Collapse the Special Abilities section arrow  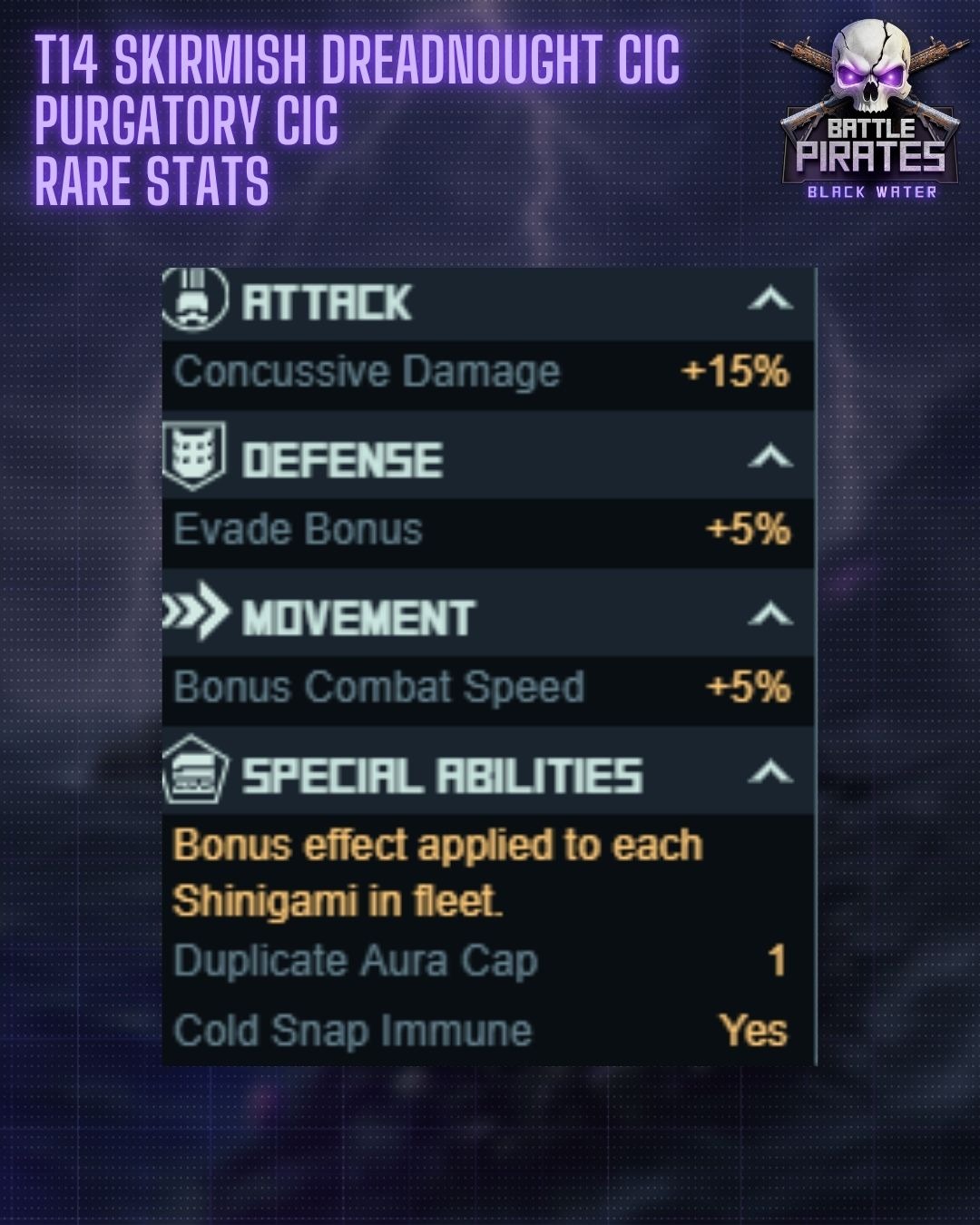pos(770,773)
